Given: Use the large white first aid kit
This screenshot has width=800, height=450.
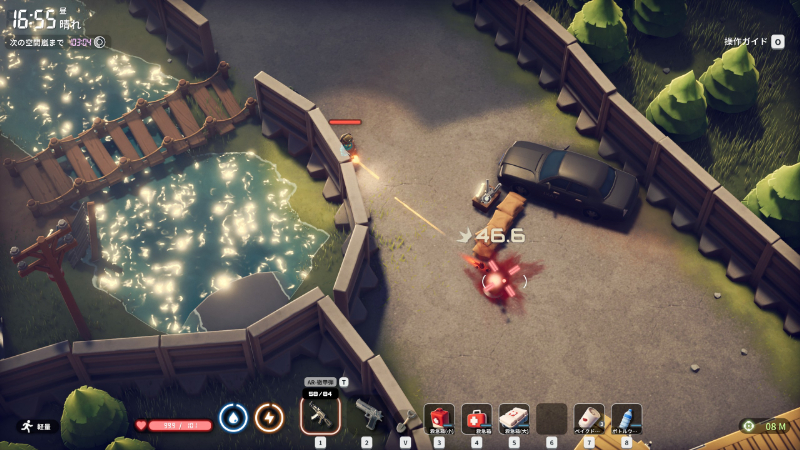Looking at the screenshot, I should click(514, 417).
